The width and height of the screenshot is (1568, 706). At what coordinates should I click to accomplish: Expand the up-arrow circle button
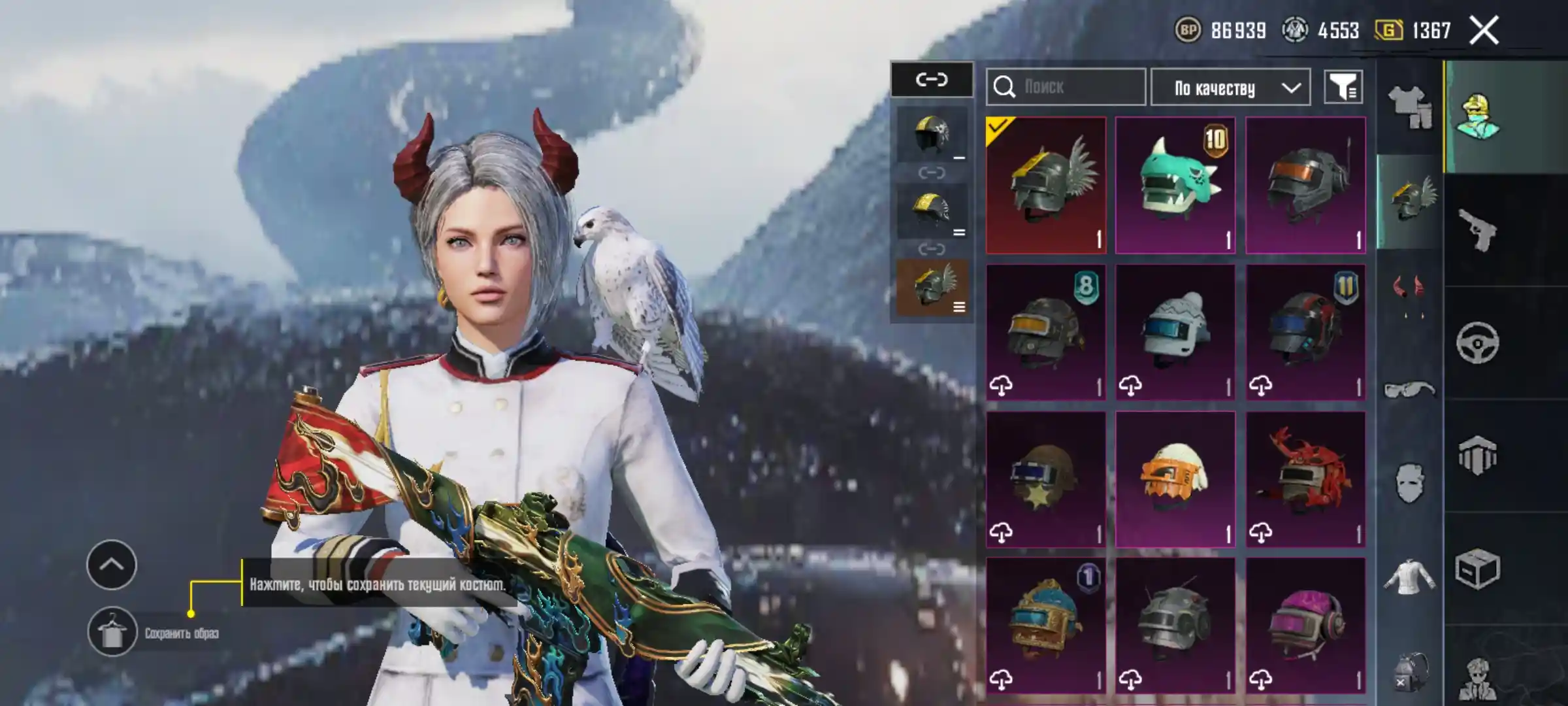(x=112, y=565)
